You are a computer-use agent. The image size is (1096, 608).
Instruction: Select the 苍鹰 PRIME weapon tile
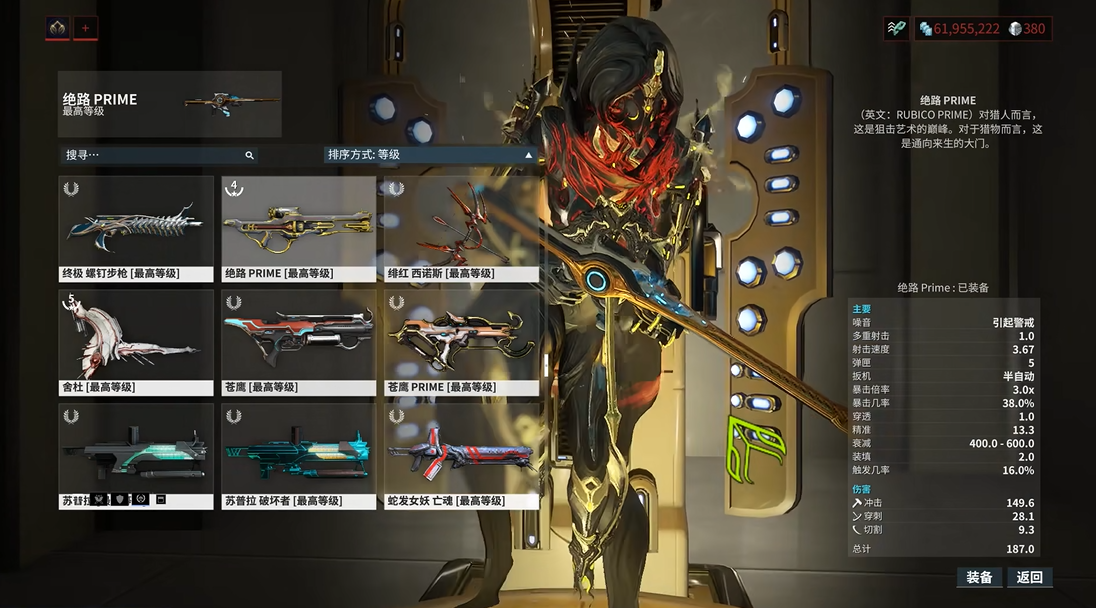pyautogui.click(x=462, y=343)
